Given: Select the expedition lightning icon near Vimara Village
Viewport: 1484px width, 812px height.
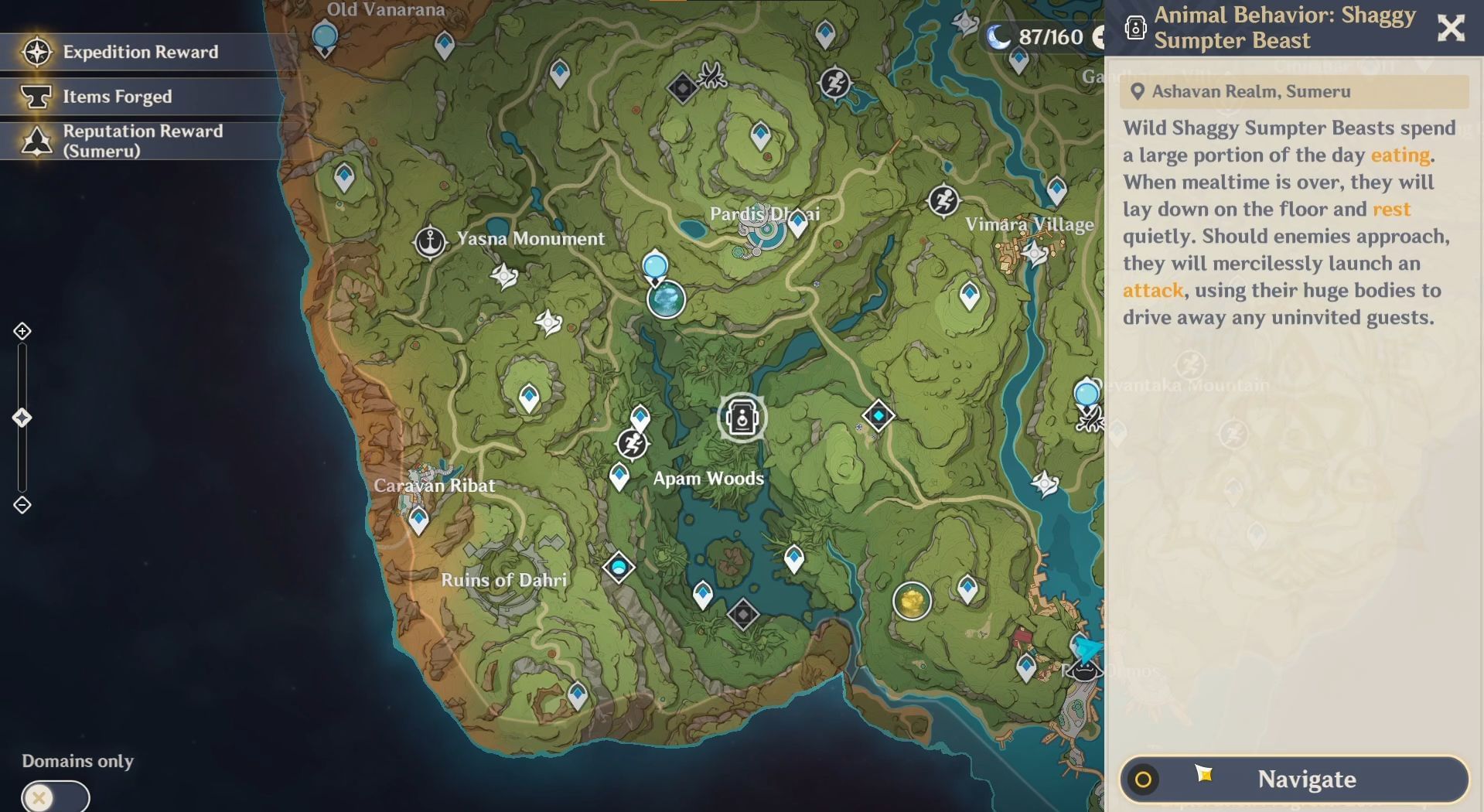Looking at the screenshot, I should pyautogui.click(x=943, y=201).
